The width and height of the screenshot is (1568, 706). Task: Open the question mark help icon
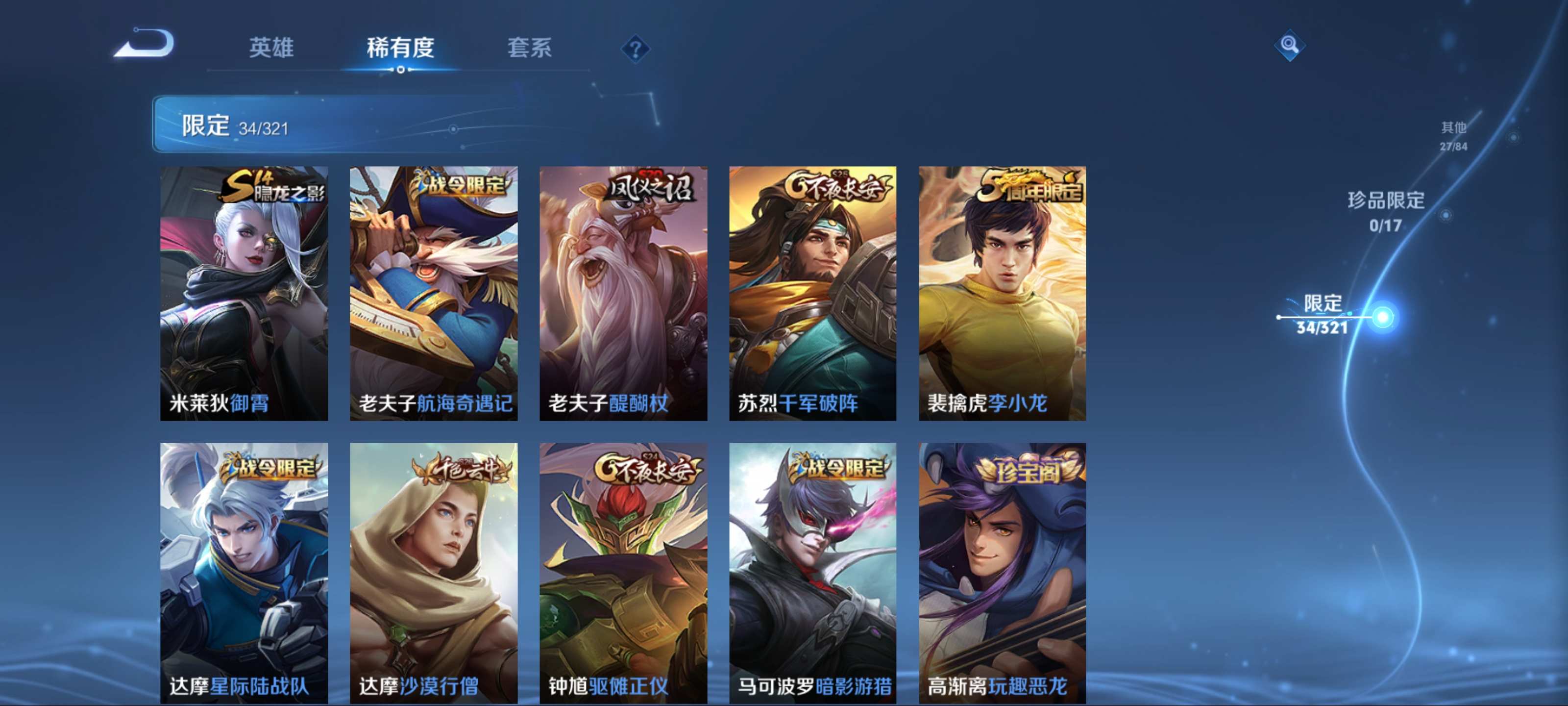pos(635,49)
